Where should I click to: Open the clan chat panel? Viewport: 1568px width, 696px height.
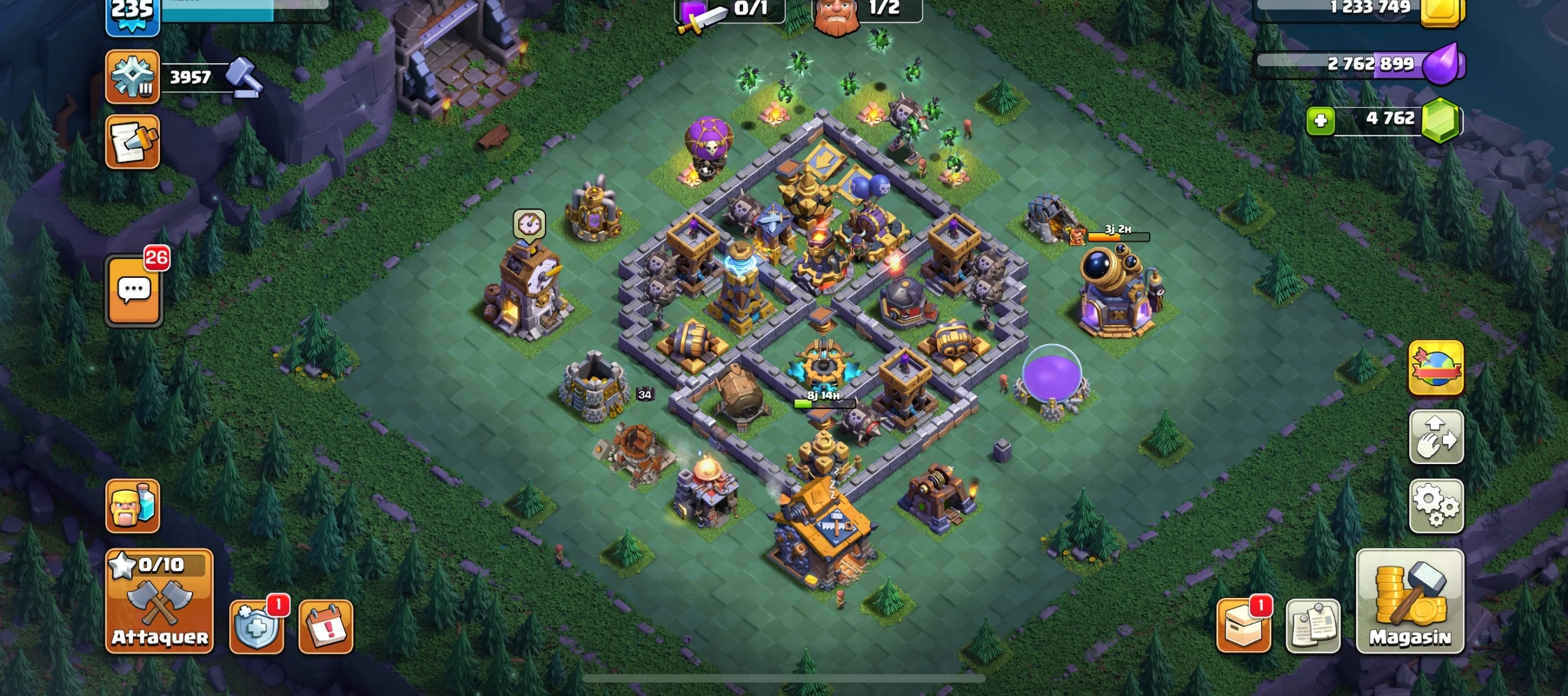[134, 289]
